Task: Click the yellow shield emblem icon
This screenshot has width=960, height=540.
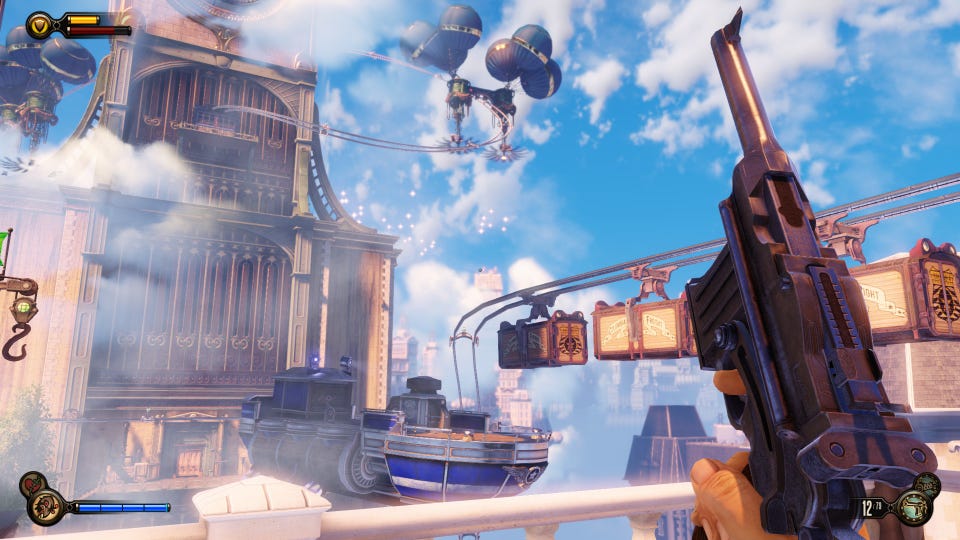Action: (41, 24)
